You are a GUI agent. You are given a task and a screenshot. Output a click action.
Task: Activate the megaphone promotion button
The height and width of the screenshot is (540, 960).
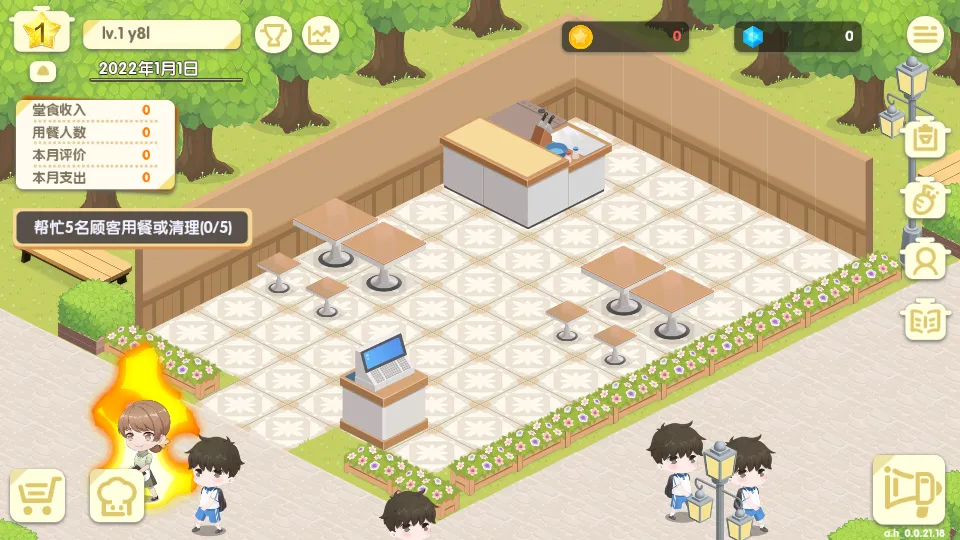pos(908,490)
